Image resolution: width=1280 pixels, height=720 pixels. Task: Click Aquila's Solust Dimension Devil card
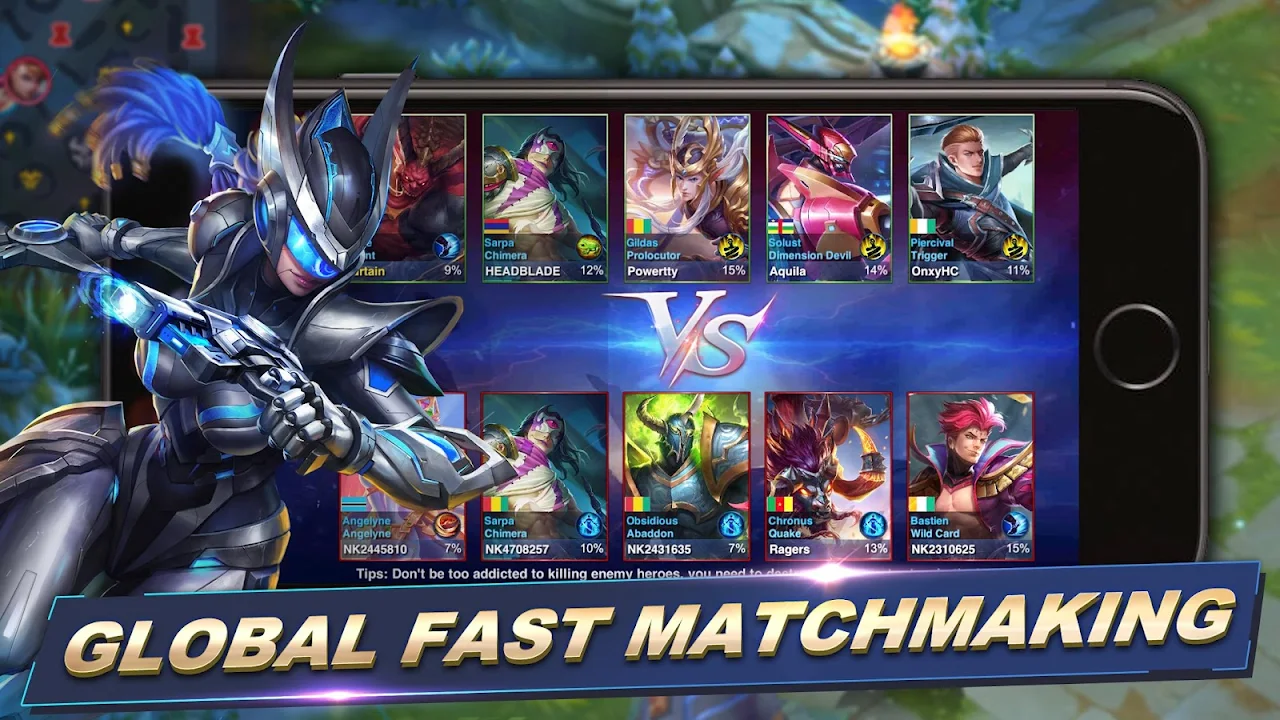pos(829,197)
